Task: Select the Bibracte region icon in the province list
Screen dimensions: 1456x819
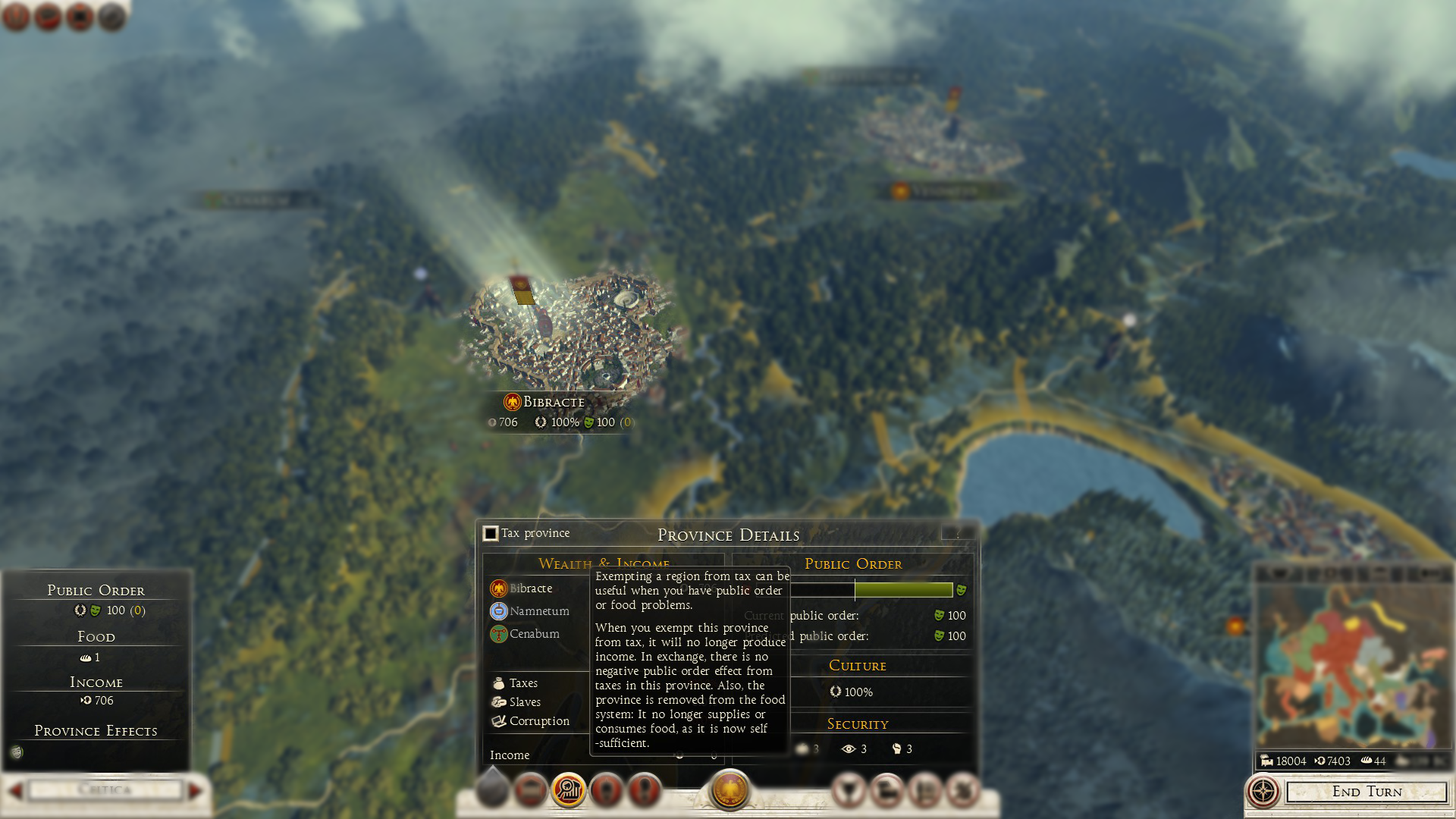Action: click(499, 588)
